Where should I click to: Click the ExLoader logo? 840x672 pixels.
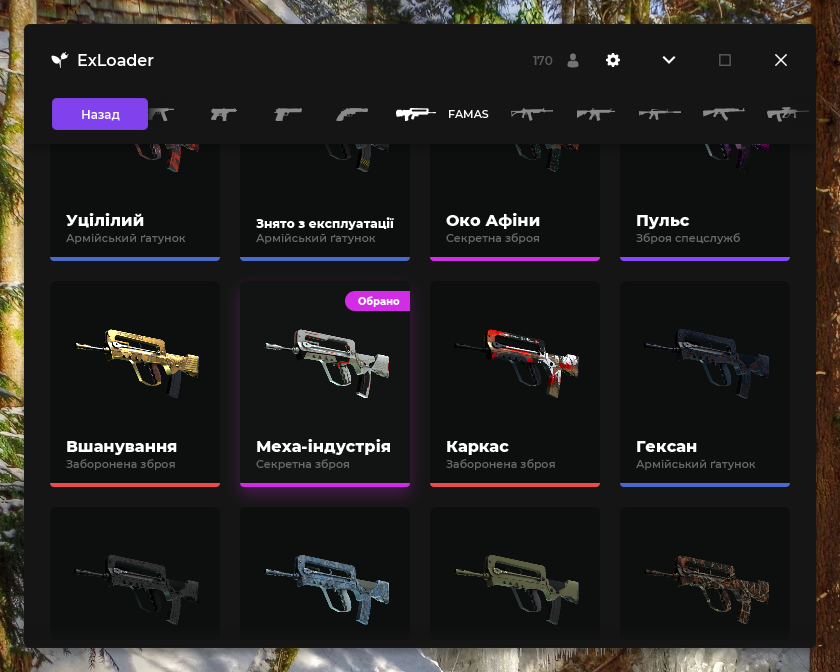click(59, 60)
